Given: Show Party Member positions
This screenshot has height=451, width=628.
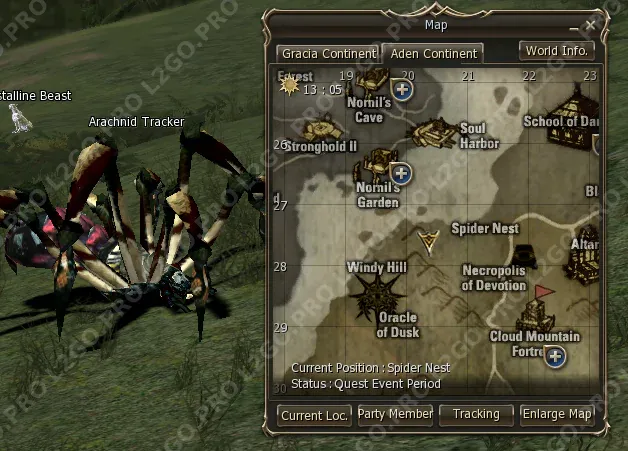Looking at the screenshot, I should coord(395,414).
